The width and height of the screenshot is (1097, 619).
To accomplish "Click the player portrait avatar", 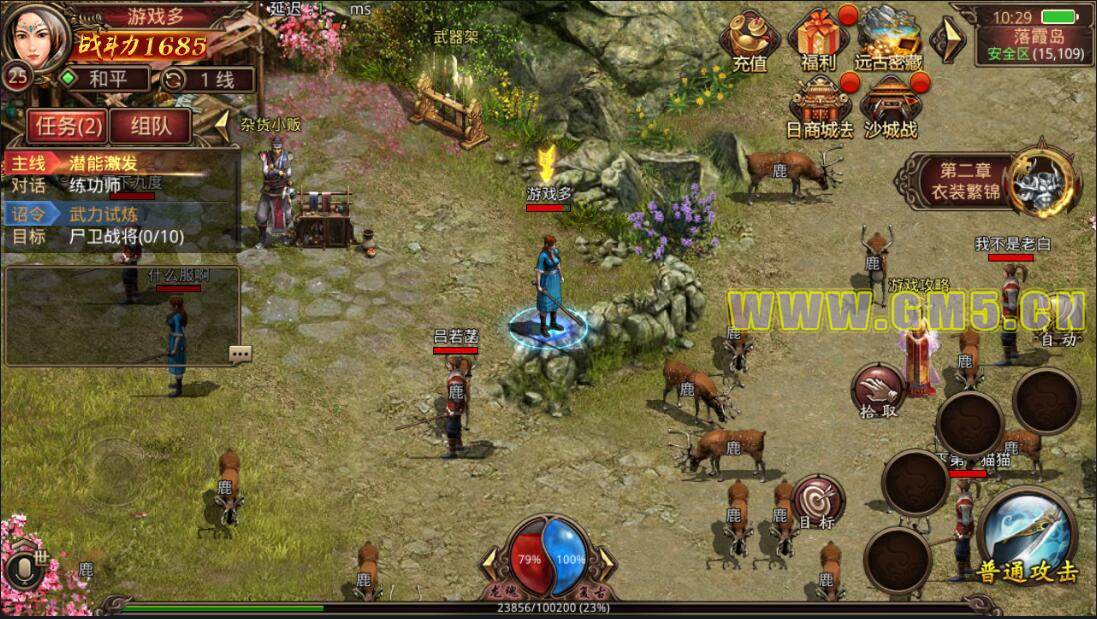I will tap(38, 36).
